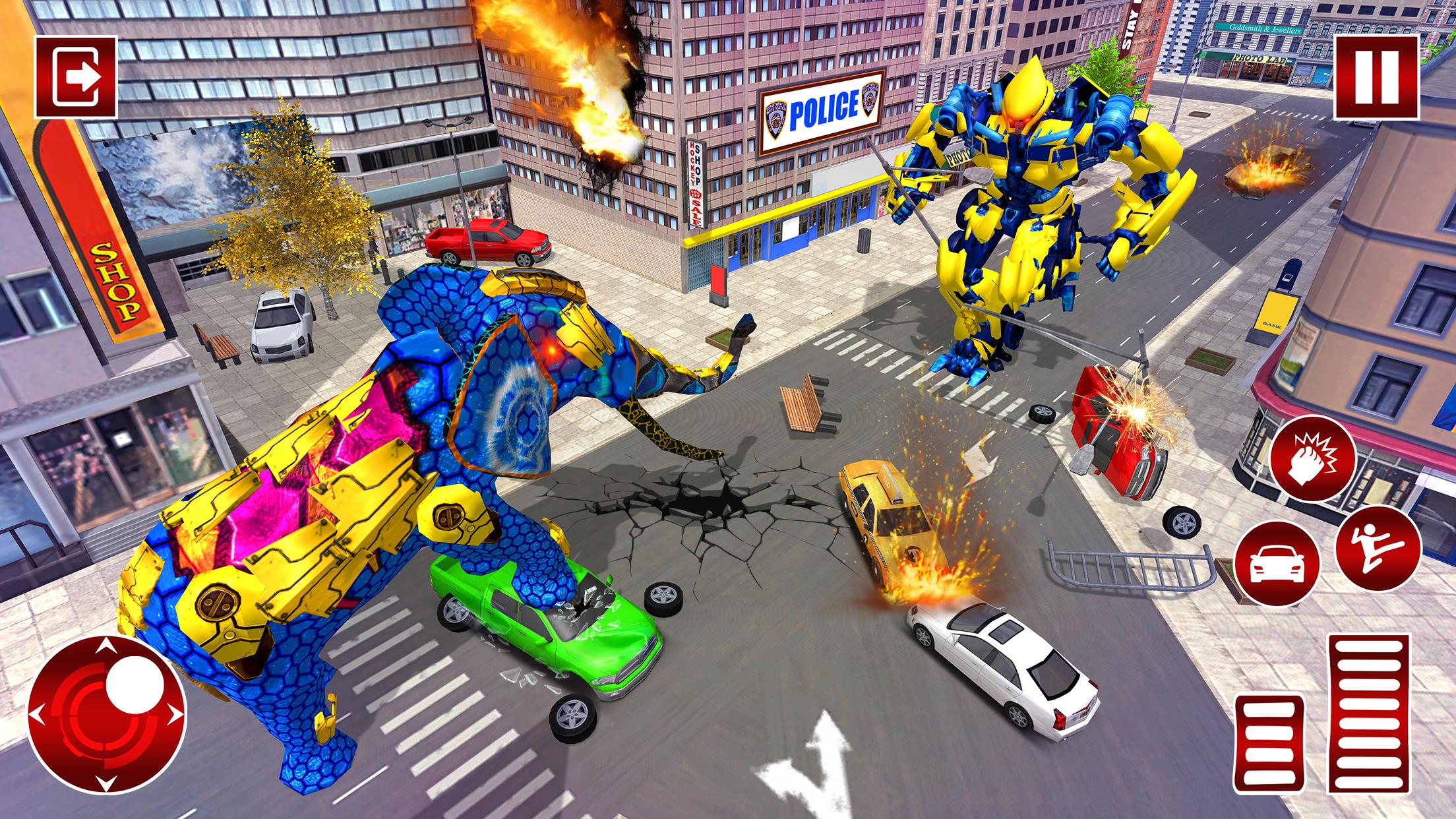Viewport: 1456px width, 819px height.
Task: Pause the game
Action: (1377, 78)
